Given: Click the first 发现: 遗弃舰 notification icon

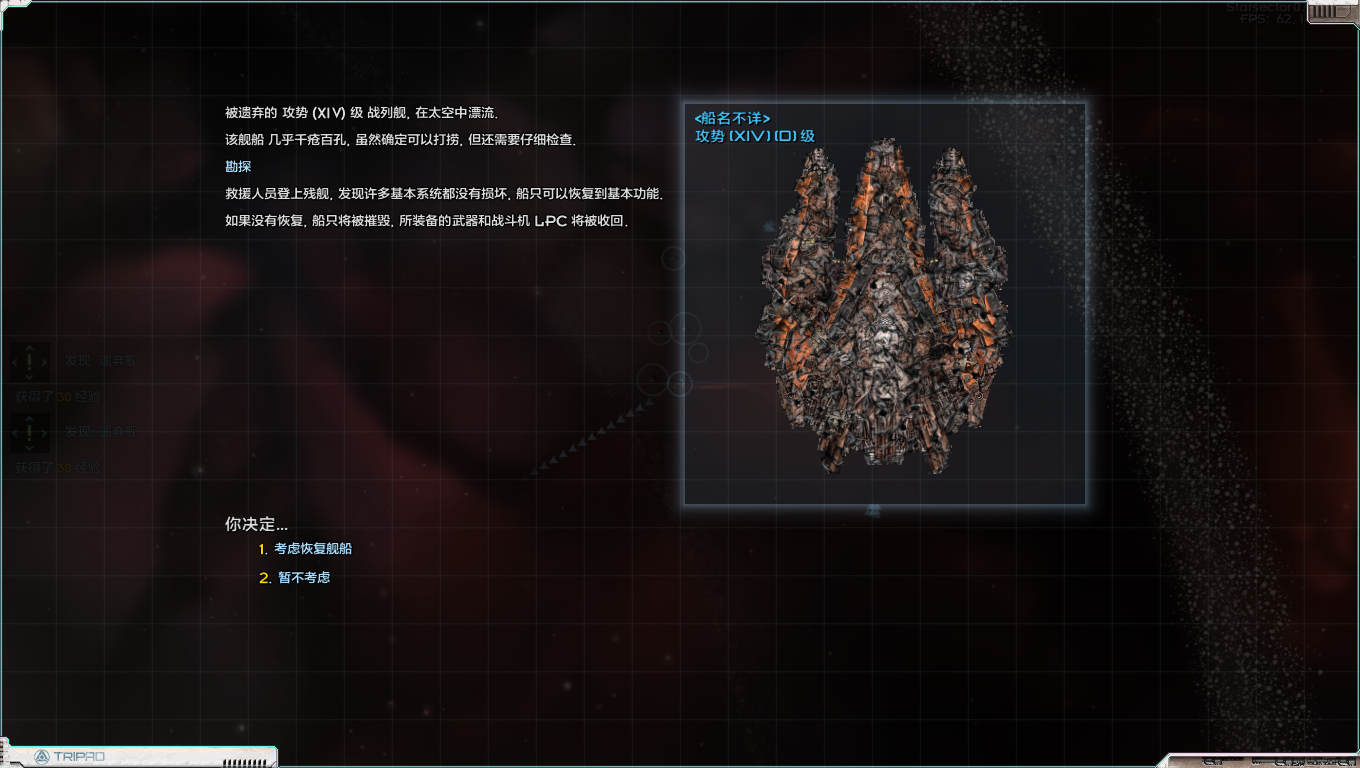Looking at the screenshot, I should 30,362.
